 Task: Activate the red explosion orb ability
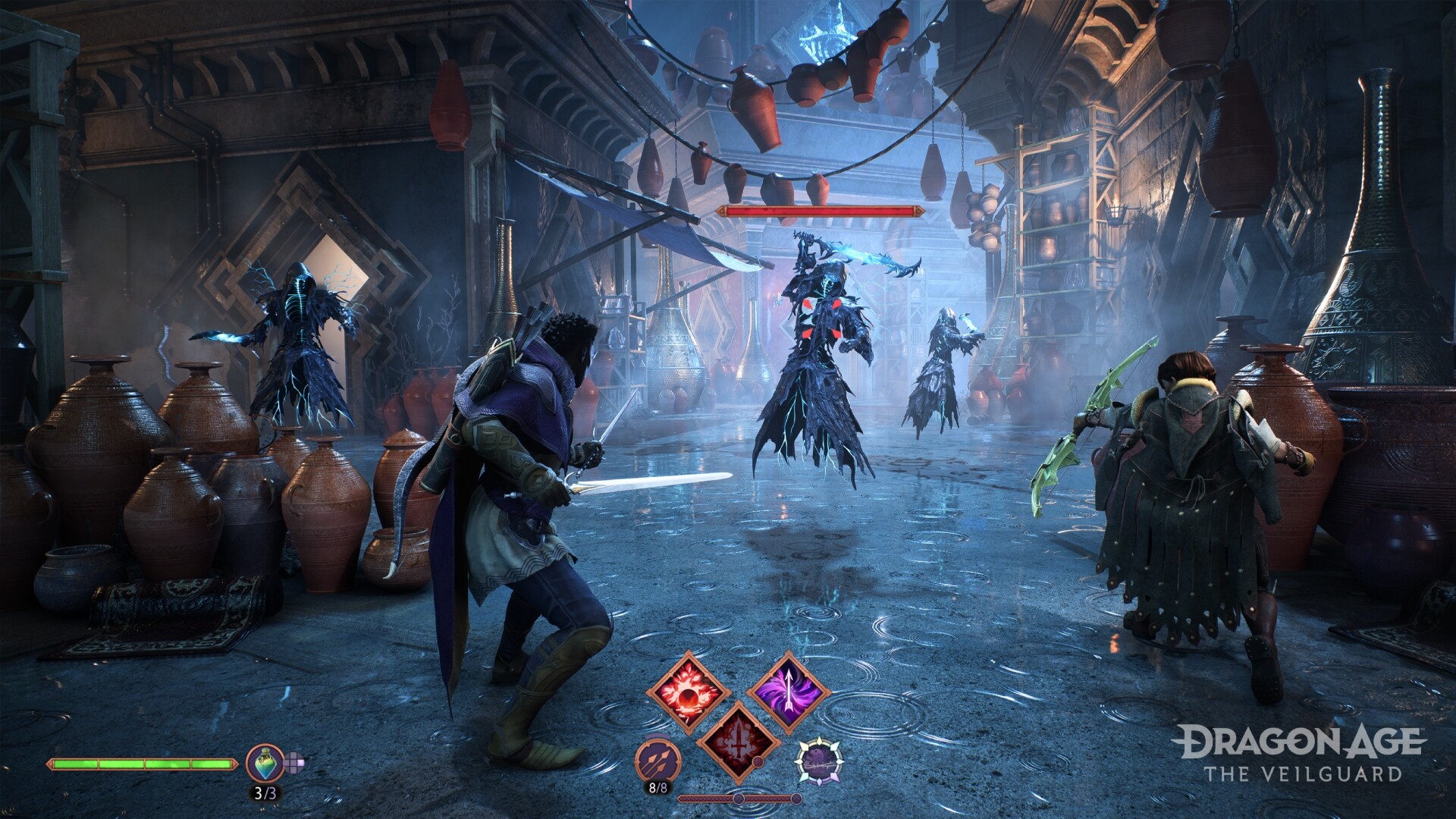coord(688,692)
